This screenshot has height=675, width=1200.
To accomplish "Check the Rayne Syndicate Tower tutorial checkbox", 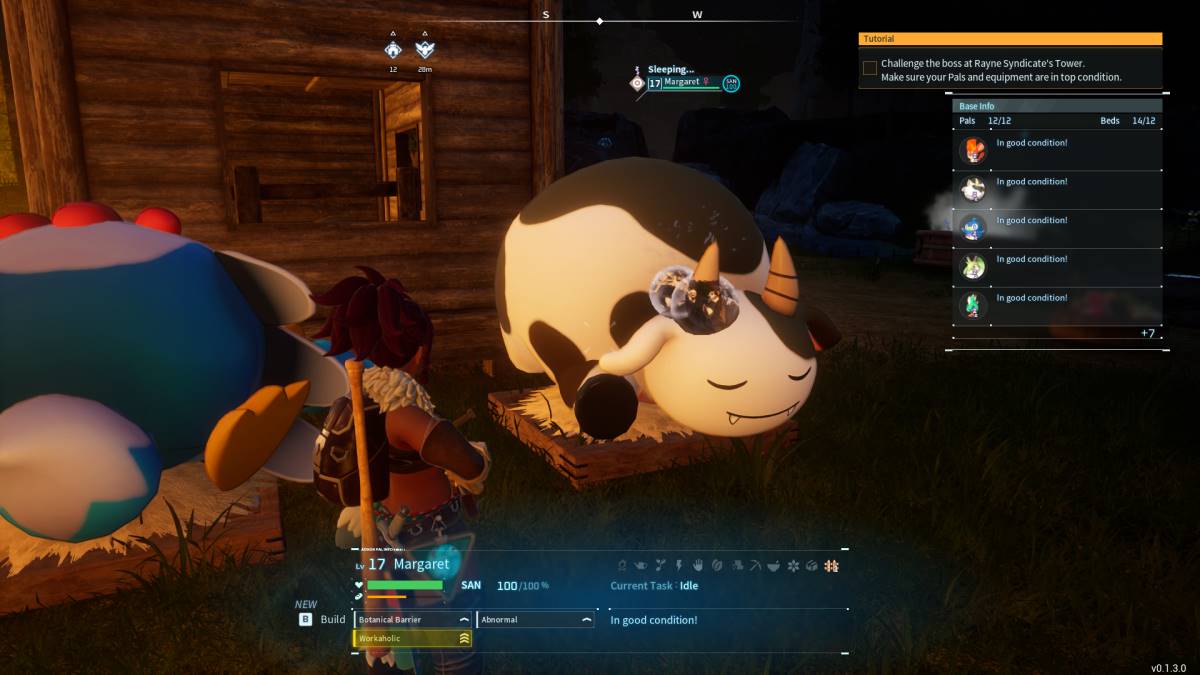I will (x=870, y=68).
